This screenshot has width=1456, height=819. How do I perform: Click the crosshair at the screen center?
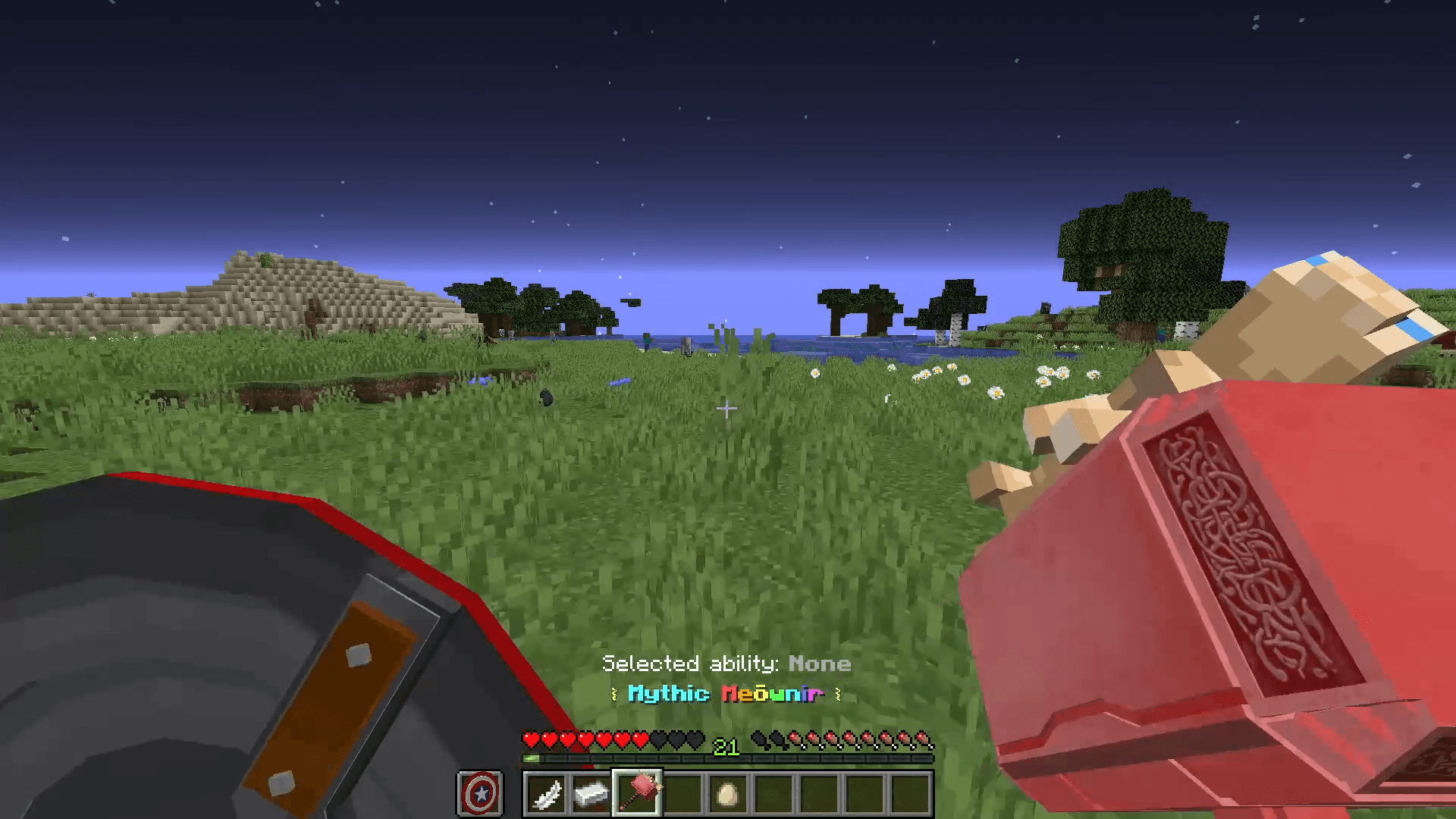(728, 409)
